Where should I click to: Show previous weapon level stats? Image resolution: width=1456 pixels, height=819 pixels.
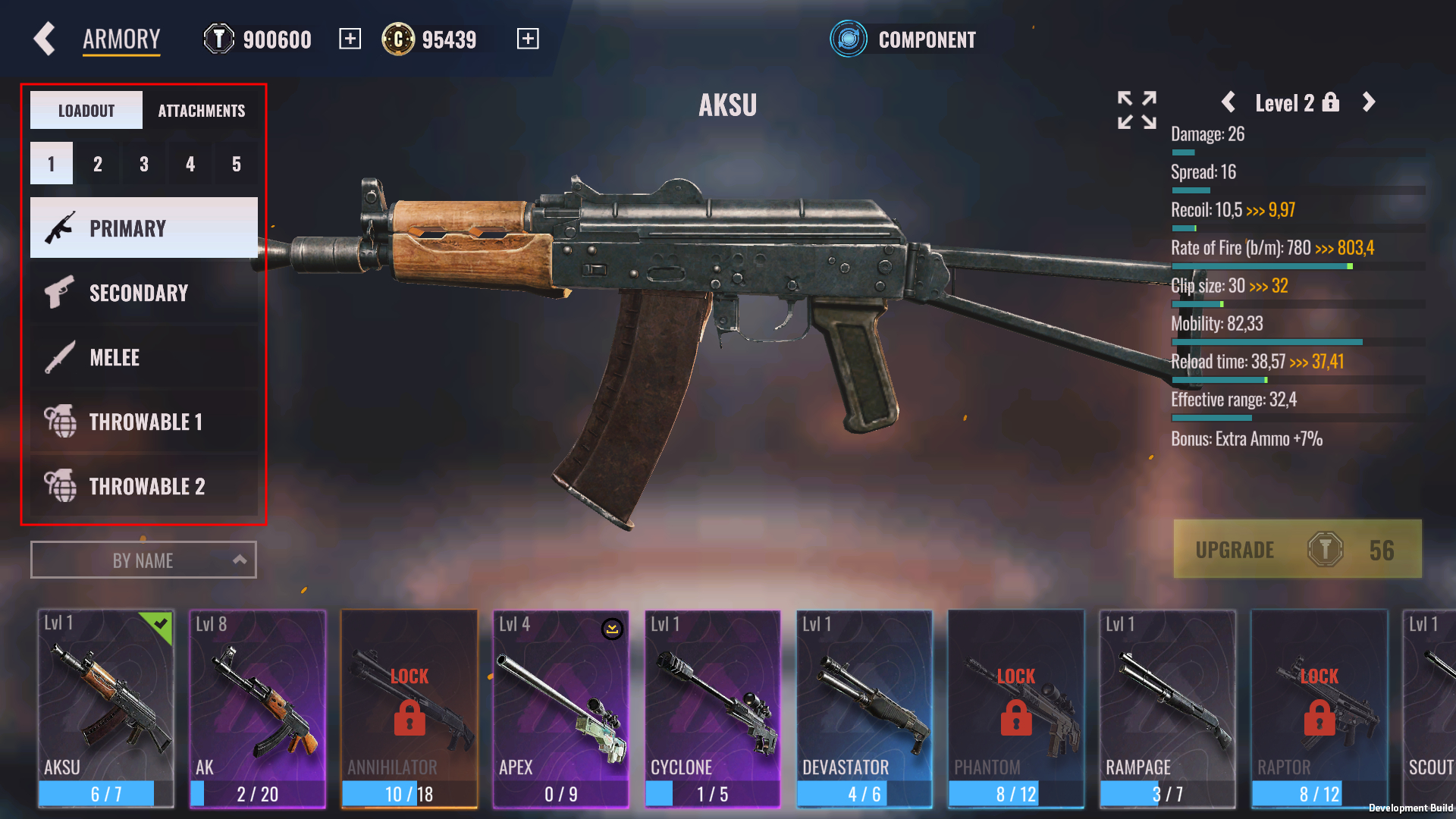pos(1228,102)
